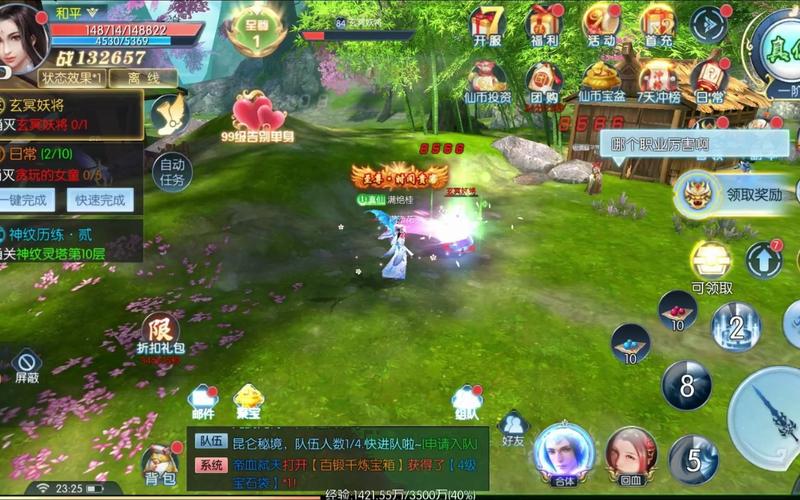The width and height of the screenshot is (800, 500).
Task: Open the 邮件 mail icon
Action: click(x=203, y=401)
